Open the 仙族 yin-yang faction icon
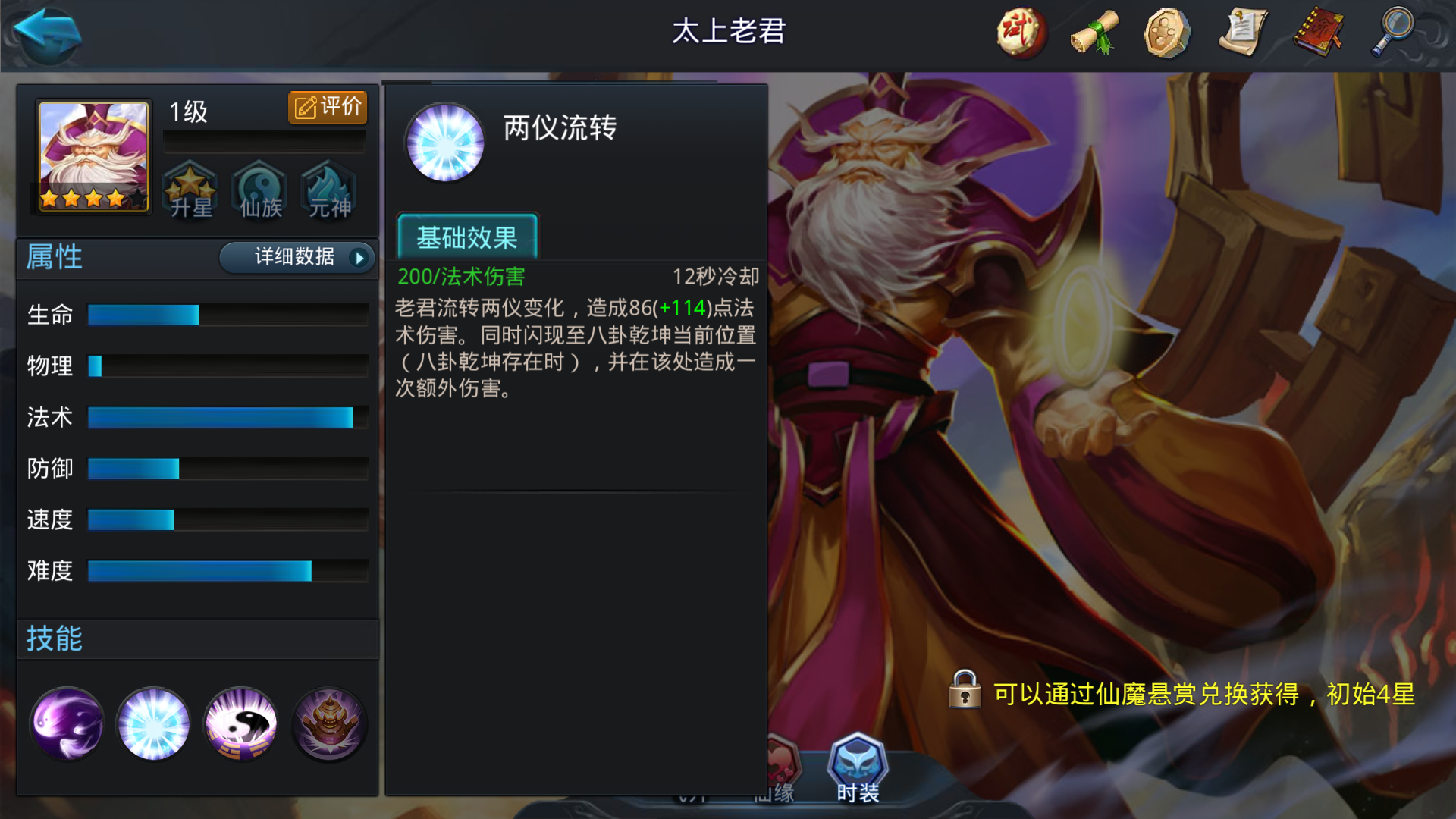1456x819 pixels. click(x=259, y=191)
